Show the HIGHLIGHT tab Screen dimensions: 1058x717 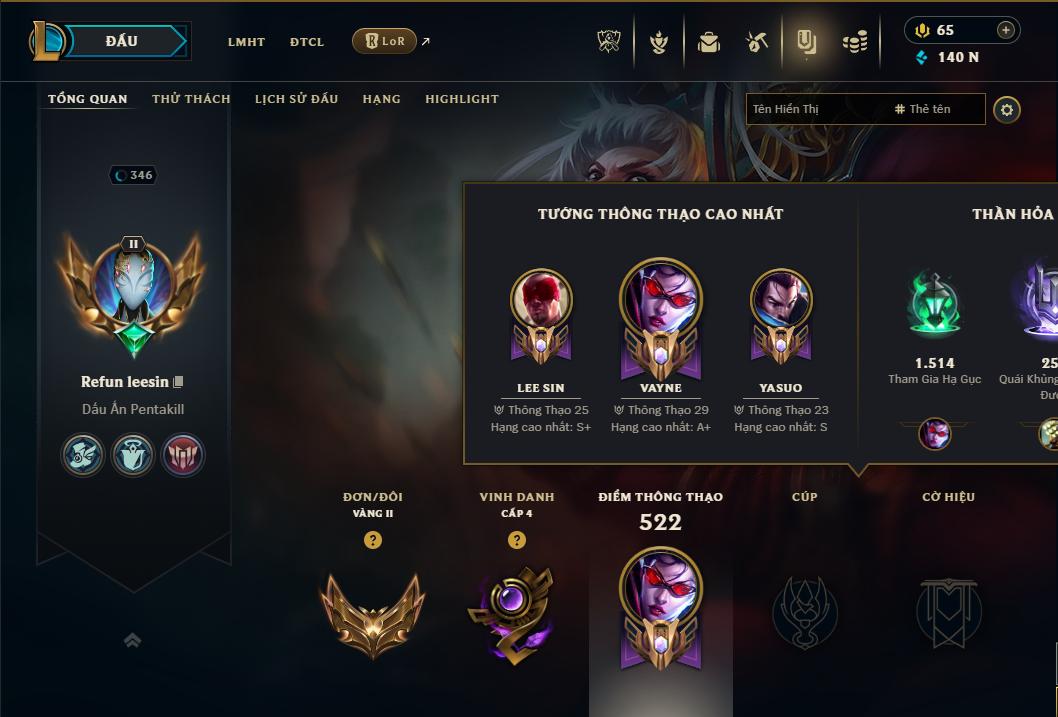click(x=462, y=99)
